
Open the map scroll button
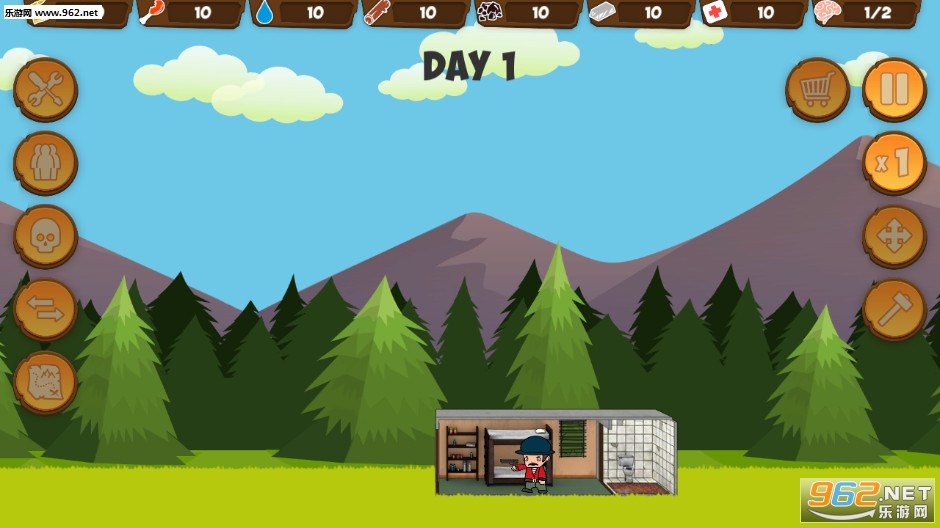click(45, 383)
